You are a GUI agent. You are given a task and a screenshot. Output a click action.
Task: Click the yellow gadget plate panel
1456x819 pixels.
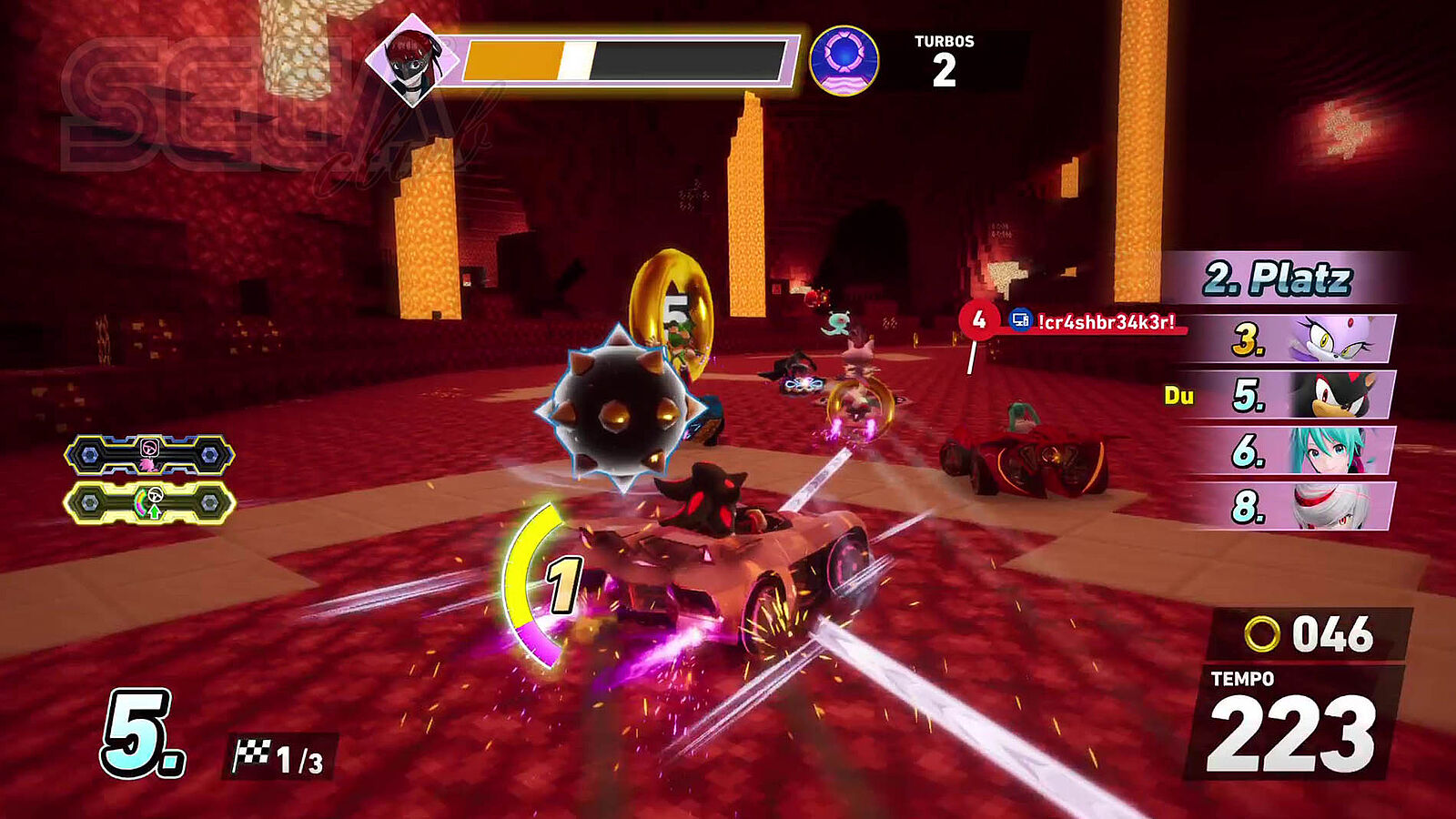149,502
